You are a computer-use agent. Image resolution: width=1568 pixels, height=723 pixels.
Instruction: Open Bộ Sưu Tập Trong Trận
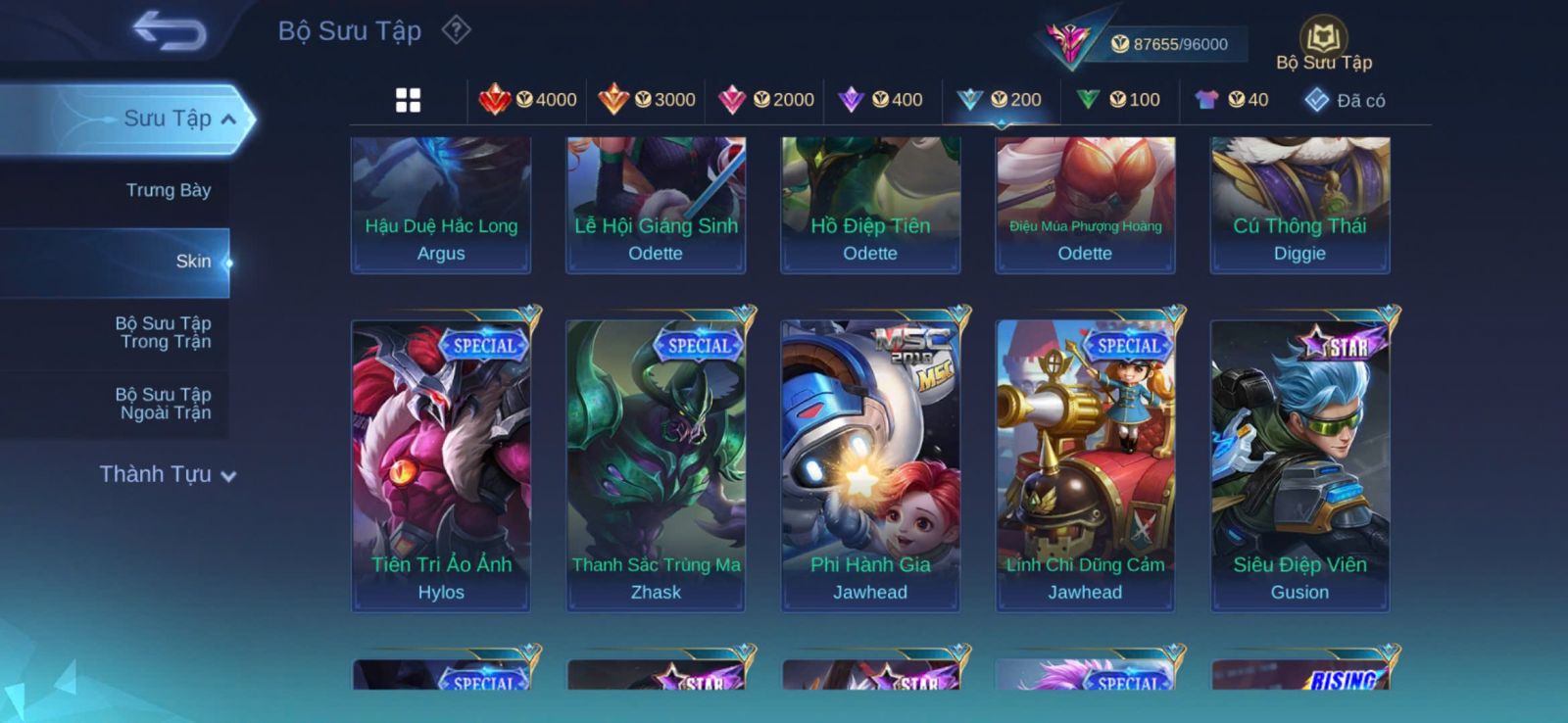pos(164,332)
